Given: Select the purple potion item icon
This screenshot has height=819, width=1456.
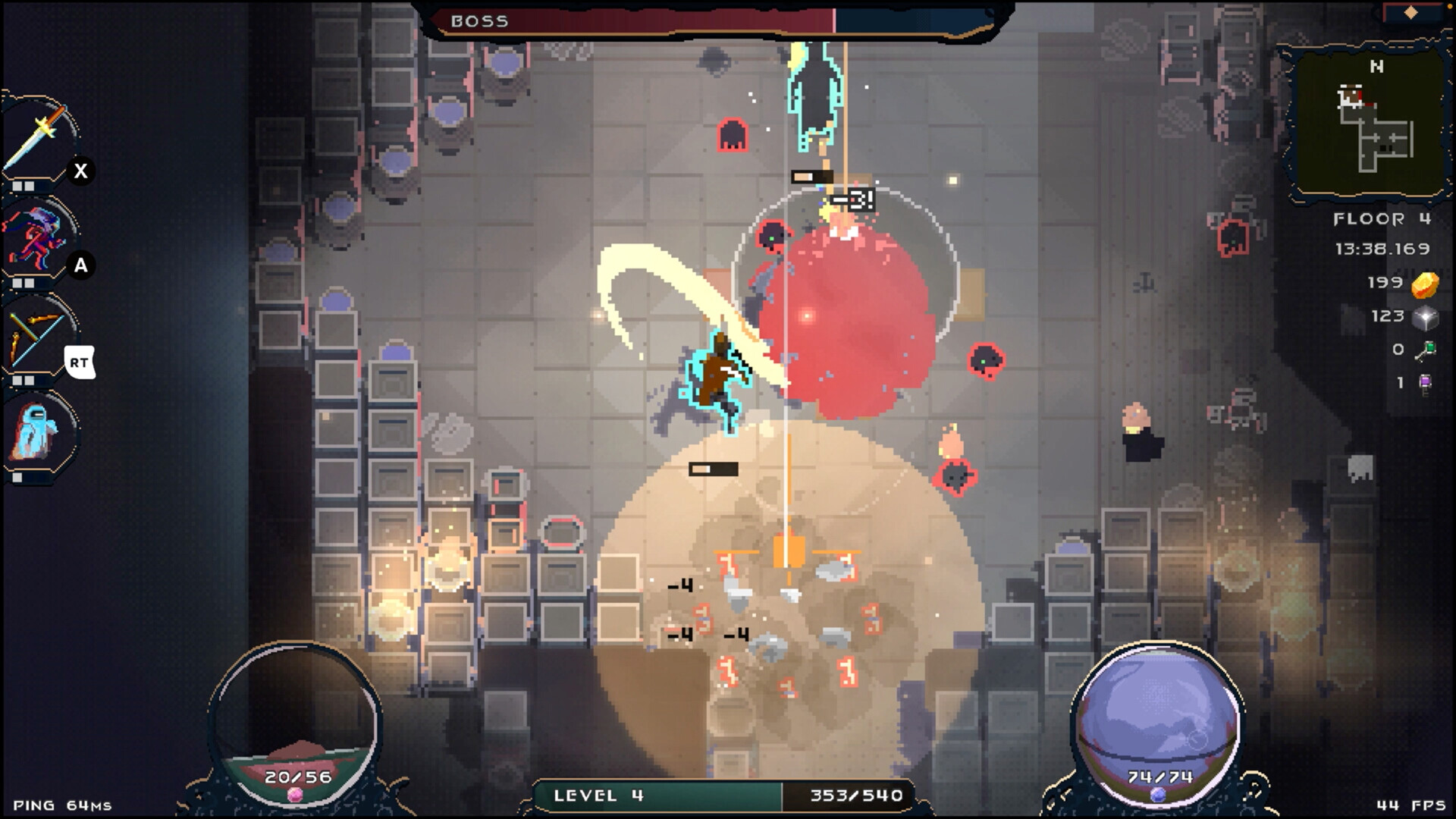Looking at the screenshot, I should point(1426,384).
